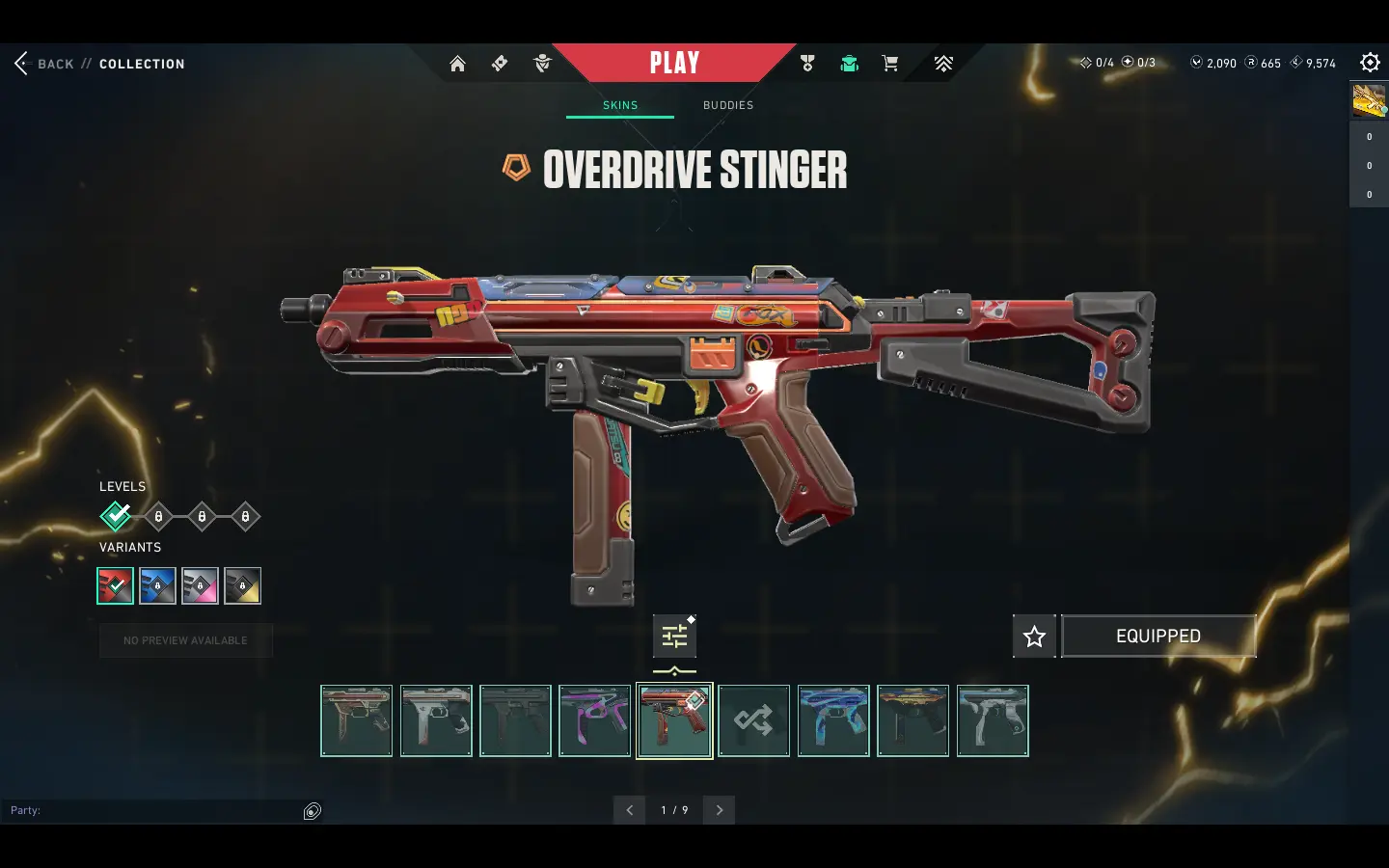Go to the next skins page
1389x868 pixels.
point(719,810)
